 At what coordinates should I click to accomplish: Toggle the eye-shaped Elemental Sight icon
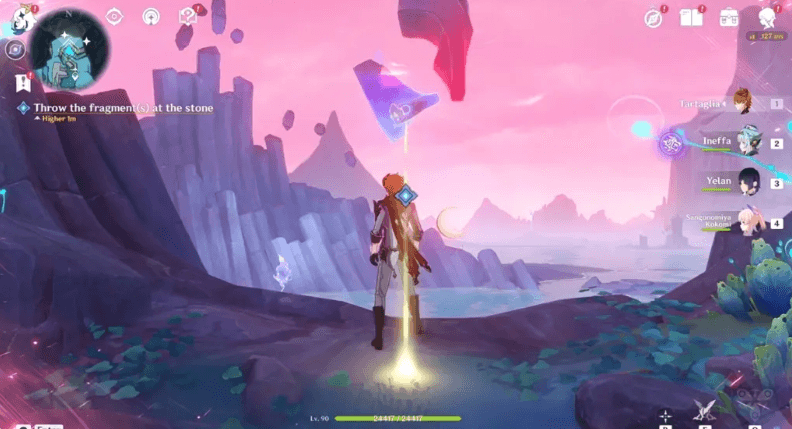pos(114,16)
